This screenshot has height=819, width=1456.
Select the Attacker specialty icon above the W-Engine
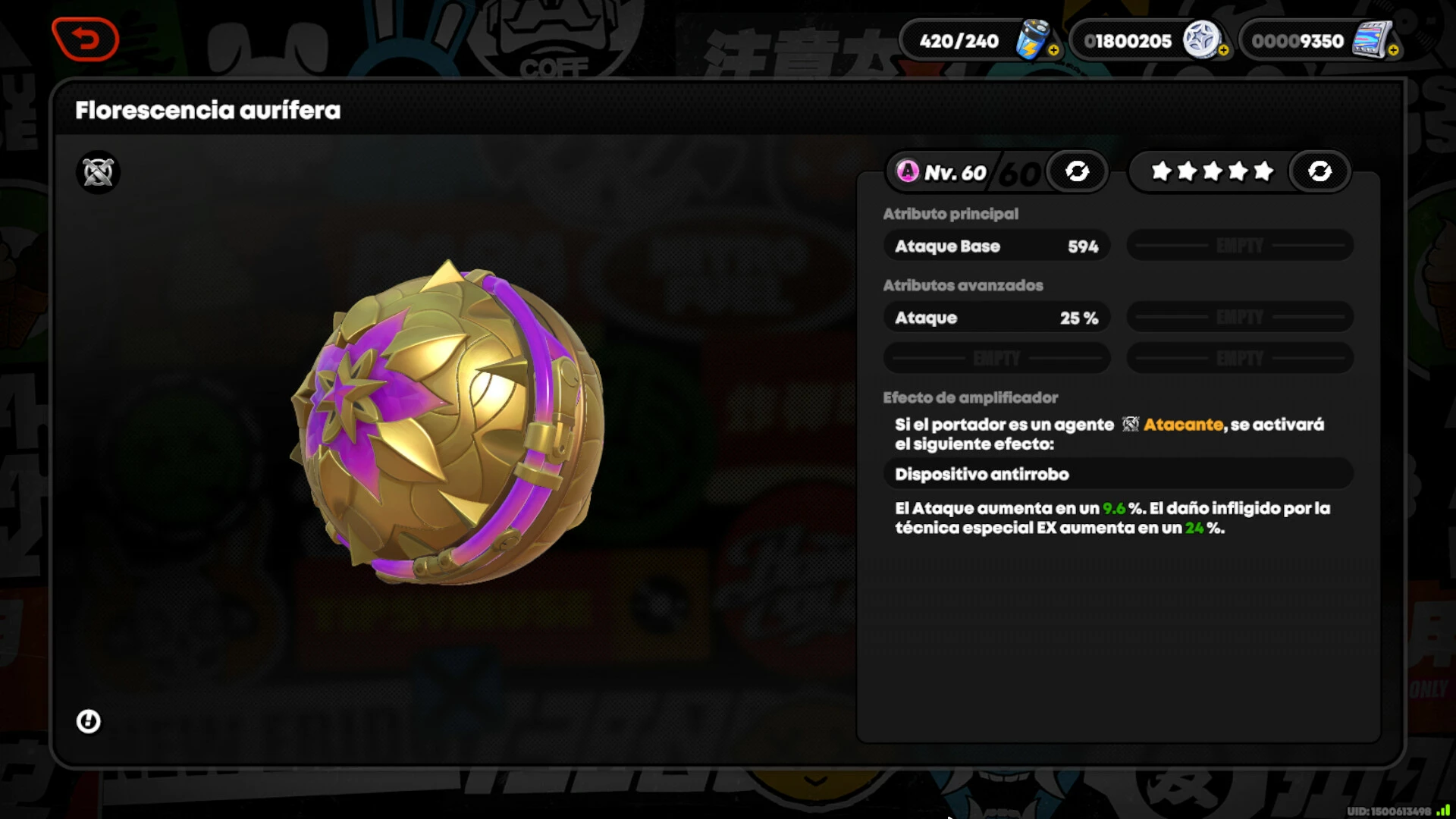(x=98, y=172)
